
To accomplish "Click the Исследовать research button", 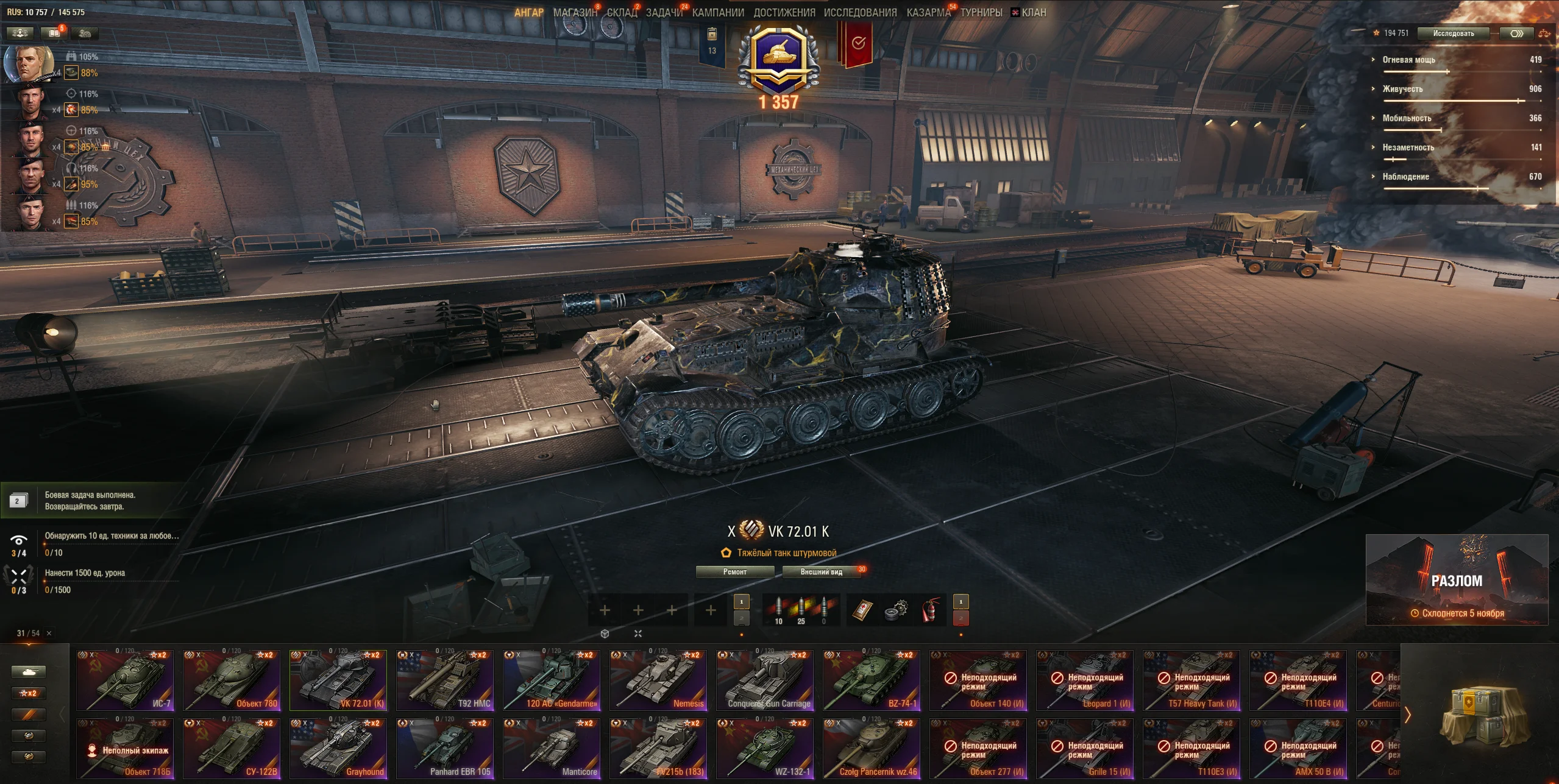I will (1454, 34).
